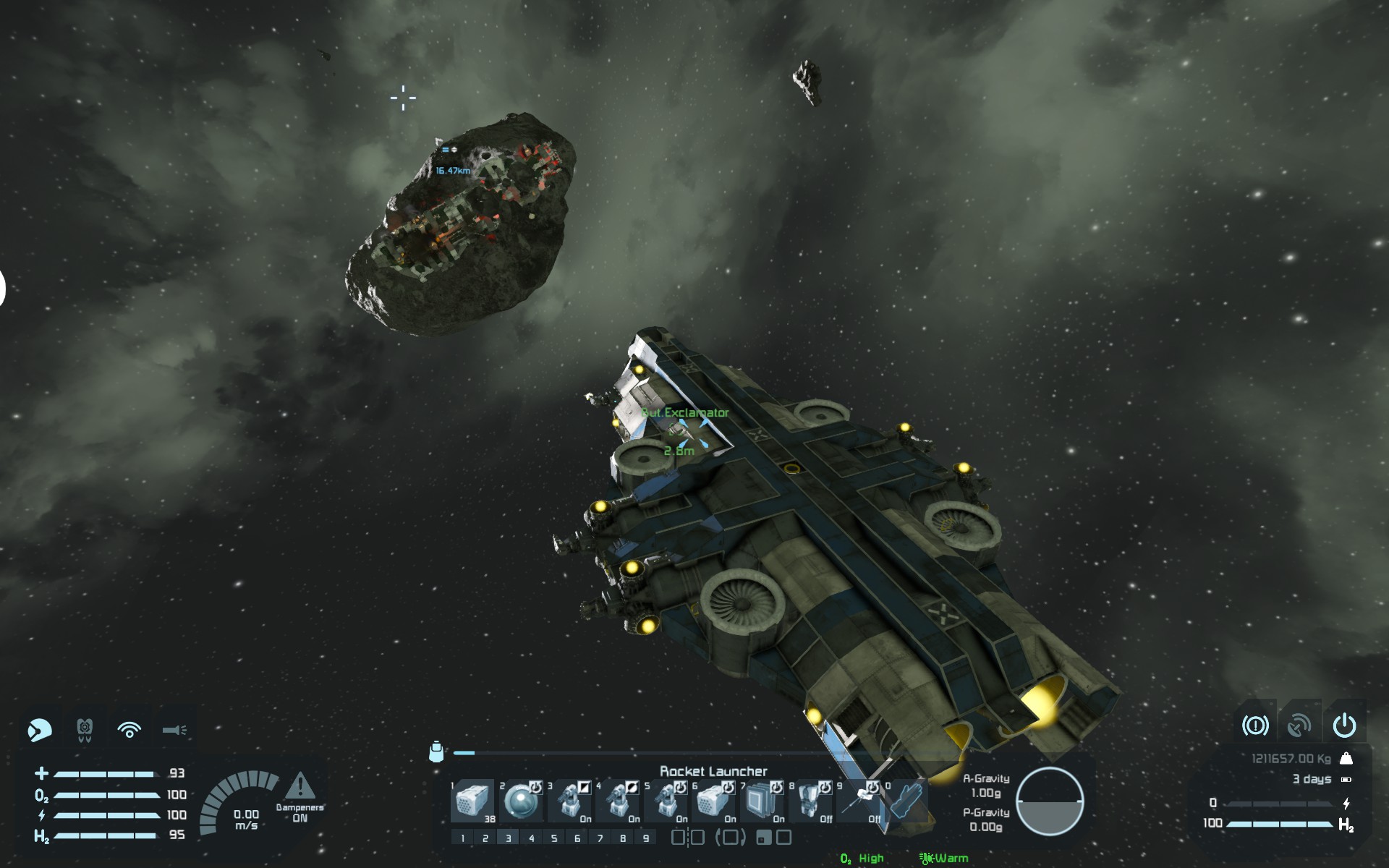The image size is (1389, 868).
Task: Switch to toolbar page 1
Action: tap(463, 838)
